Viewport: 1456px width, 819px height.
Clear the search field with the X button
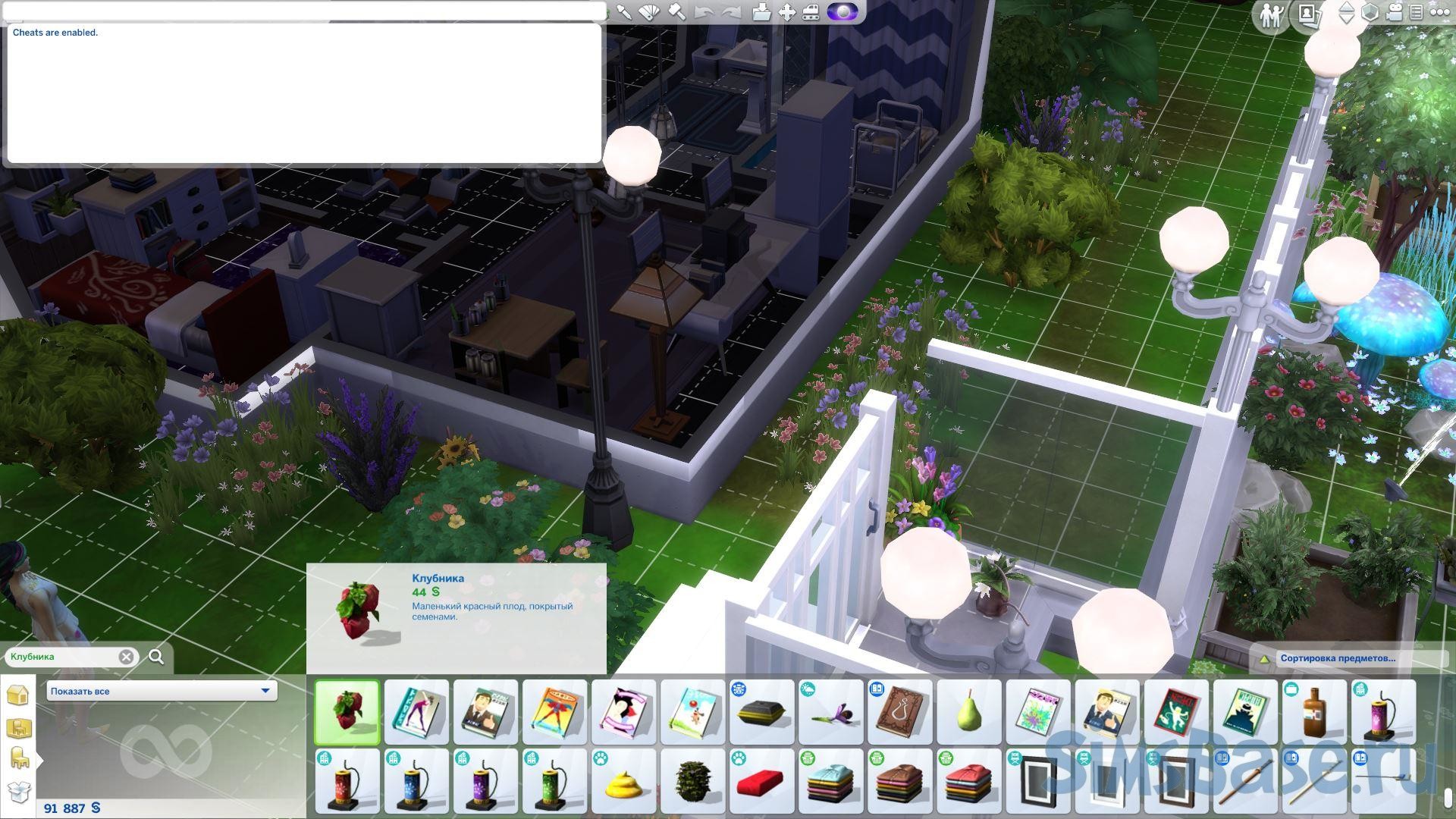pyautogui.click(x=127, y=657)
